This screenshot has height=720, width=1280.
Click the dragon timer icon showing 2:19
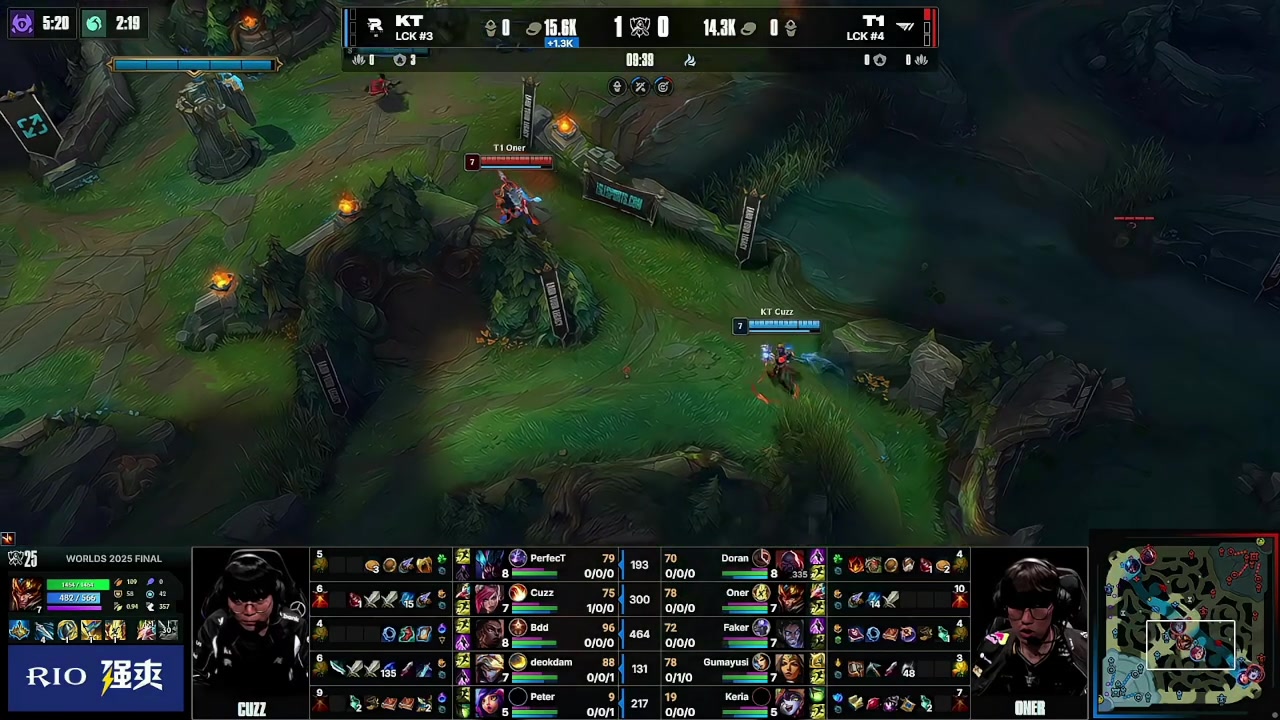94,23
